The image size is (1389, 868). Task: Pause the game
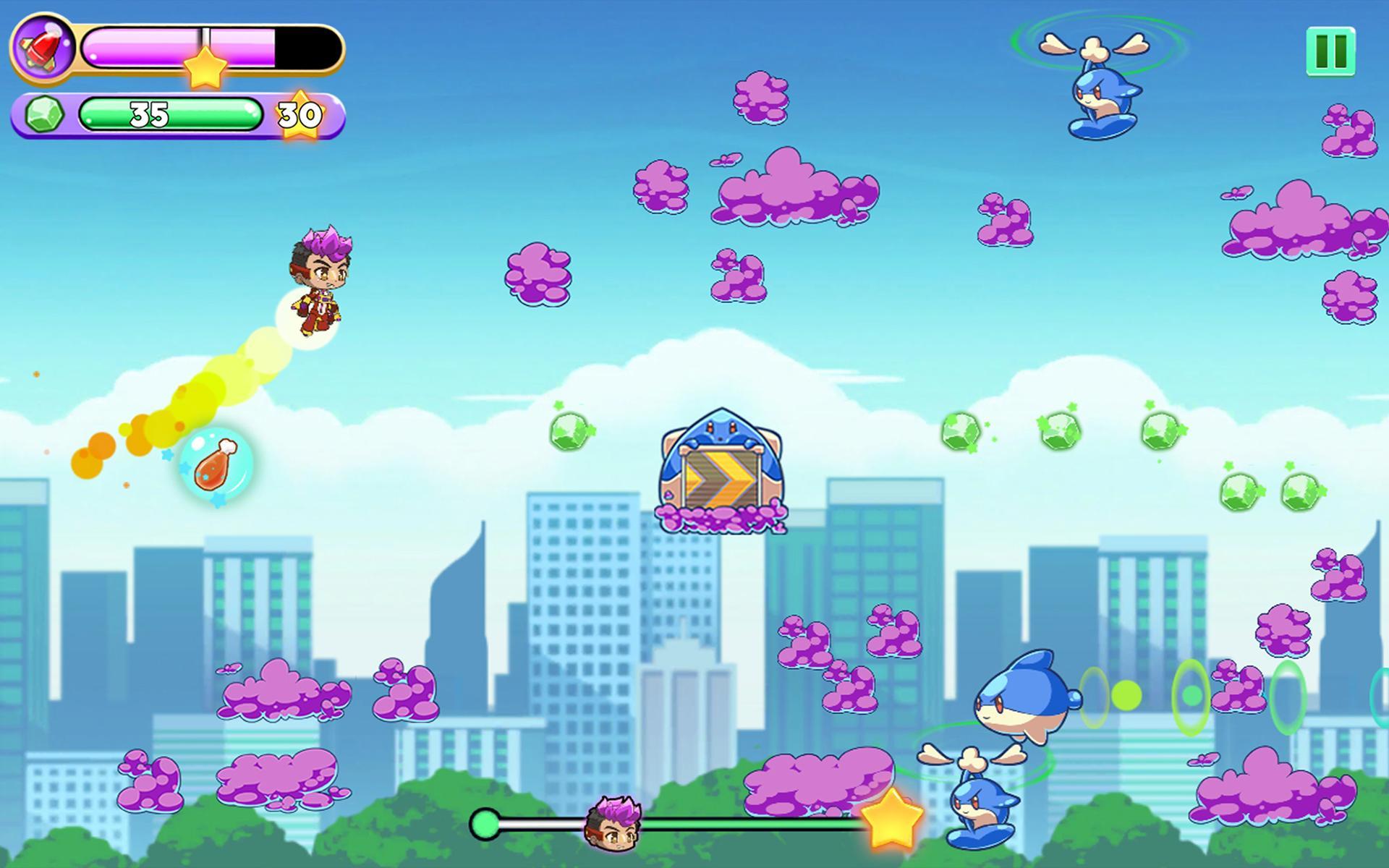click(x=1331, y=51)
